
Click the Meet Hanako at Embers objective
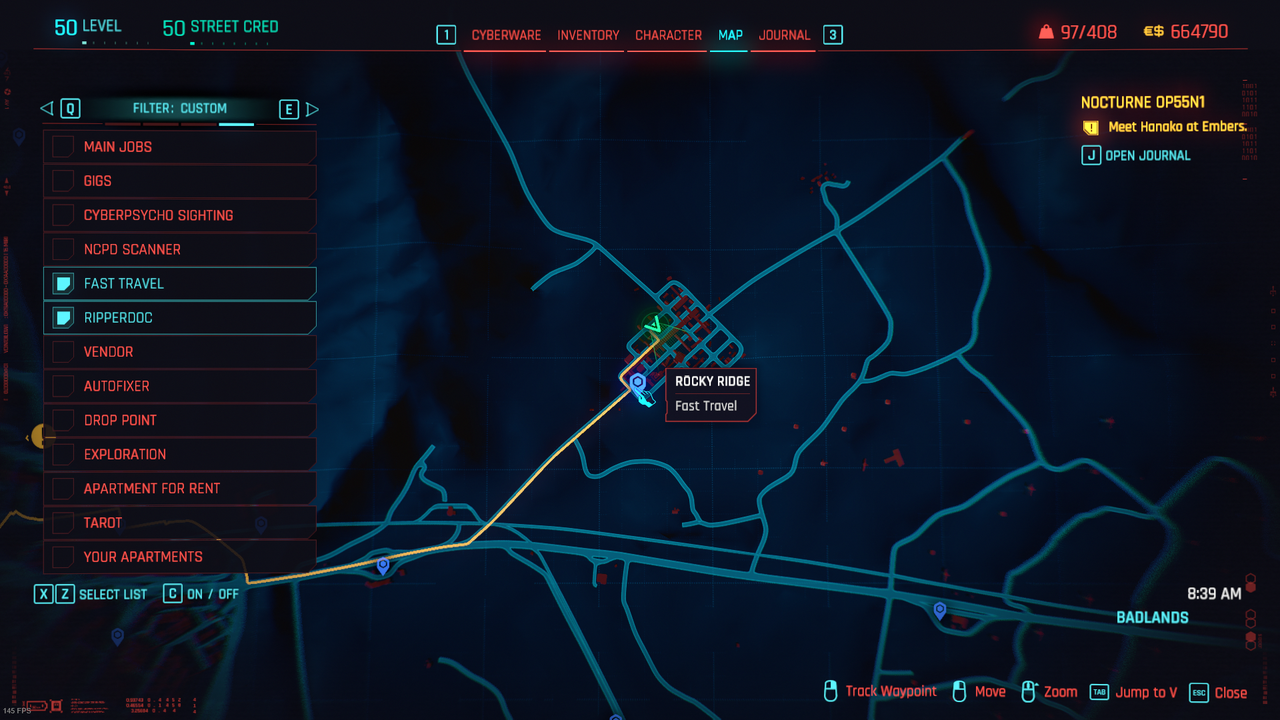tap(1177, 127)
